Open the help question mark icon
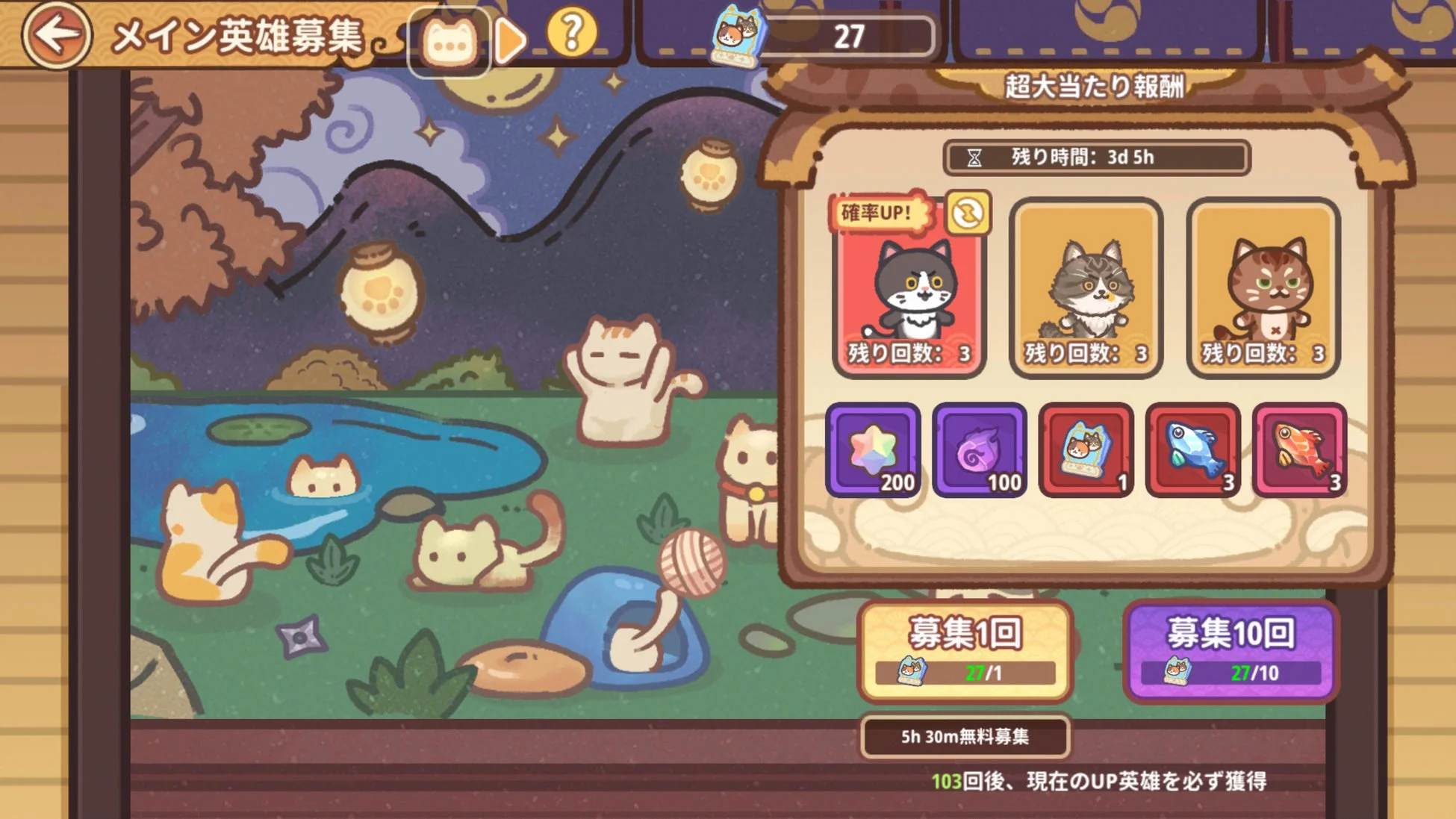 click(x=572, y=32)
